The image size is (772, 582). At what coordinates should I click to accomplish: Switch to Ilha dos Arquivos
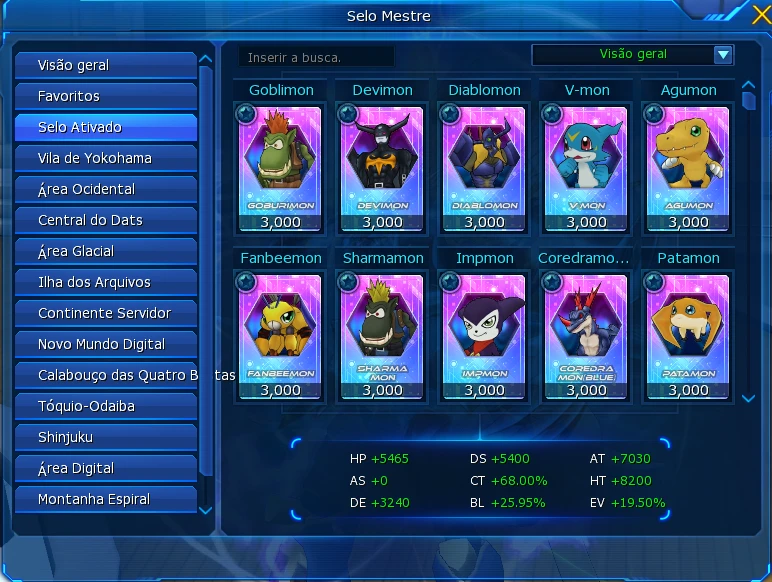point(105,282)
